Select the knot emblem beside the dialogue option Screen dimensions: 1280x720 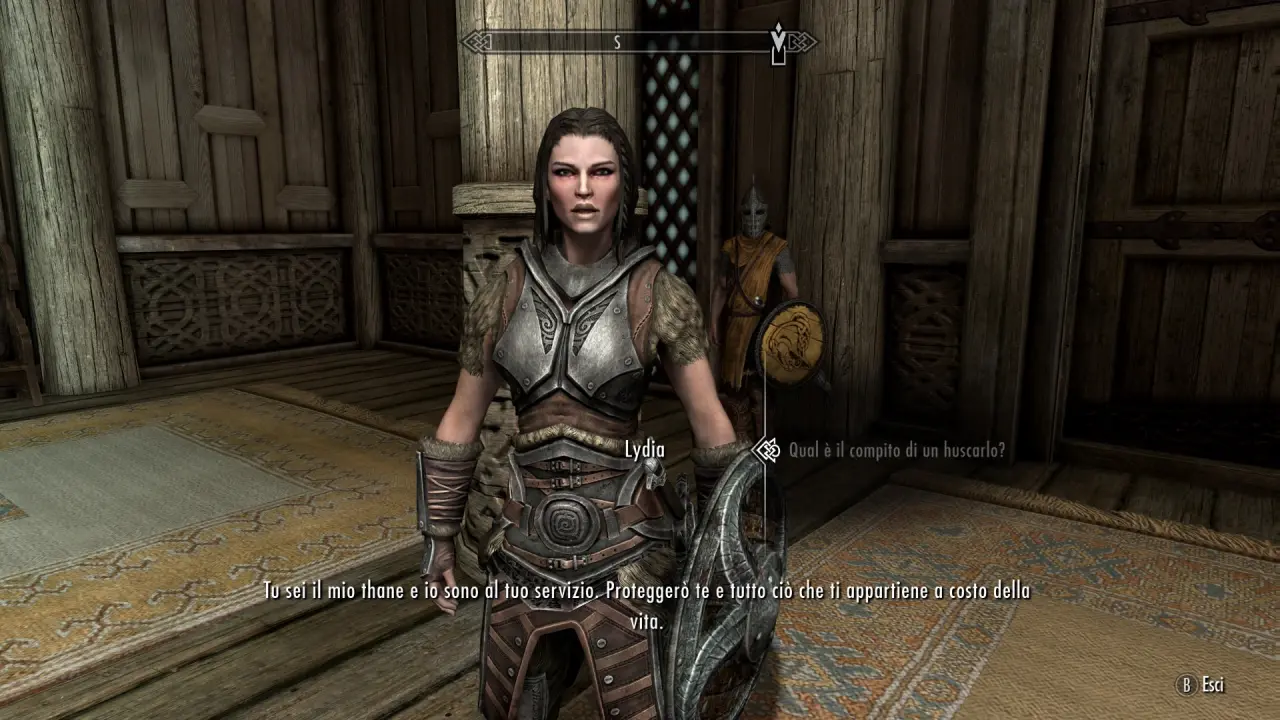(x=768, y=451)
